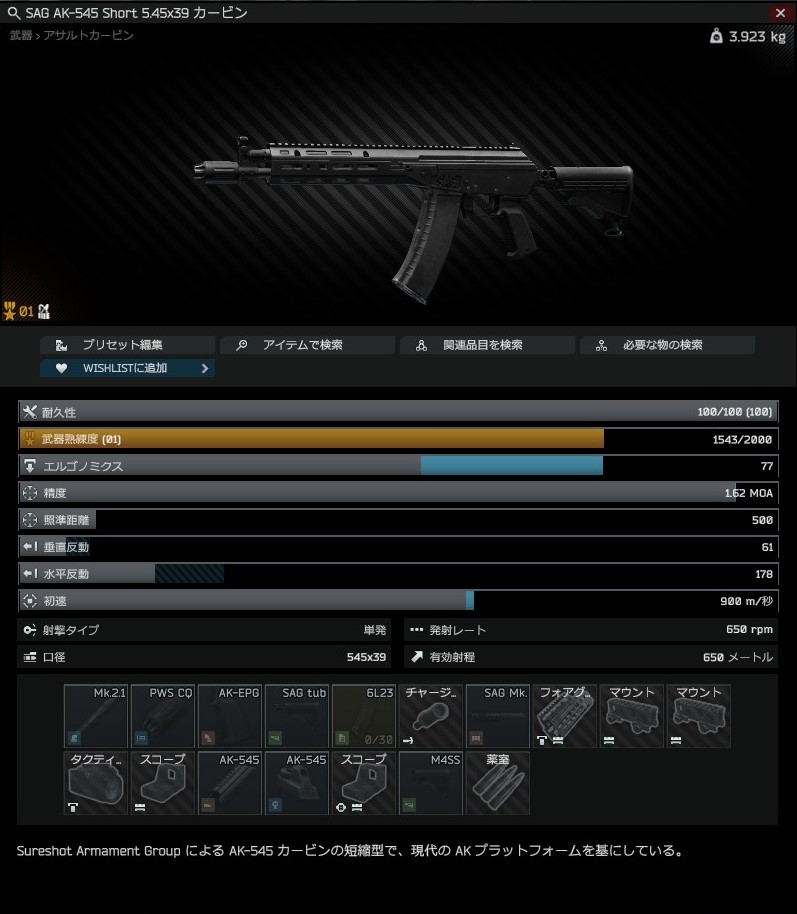This screenshot has width=797, height=914.
Task: Open the 薬室 chamber slot
Action: click(x=498, y=783)
